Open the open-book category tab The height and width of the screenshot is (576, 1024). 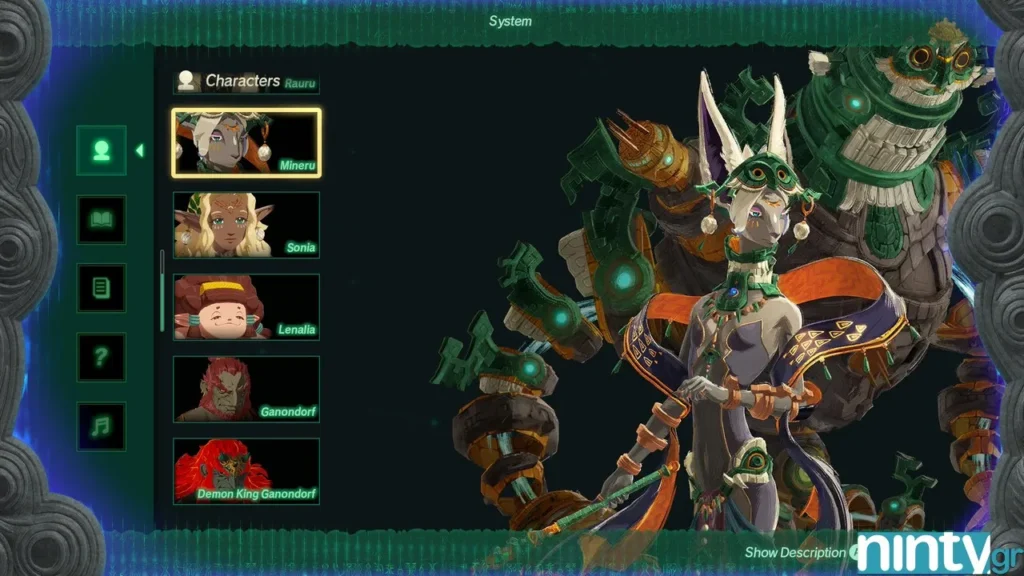pos(101,220)
